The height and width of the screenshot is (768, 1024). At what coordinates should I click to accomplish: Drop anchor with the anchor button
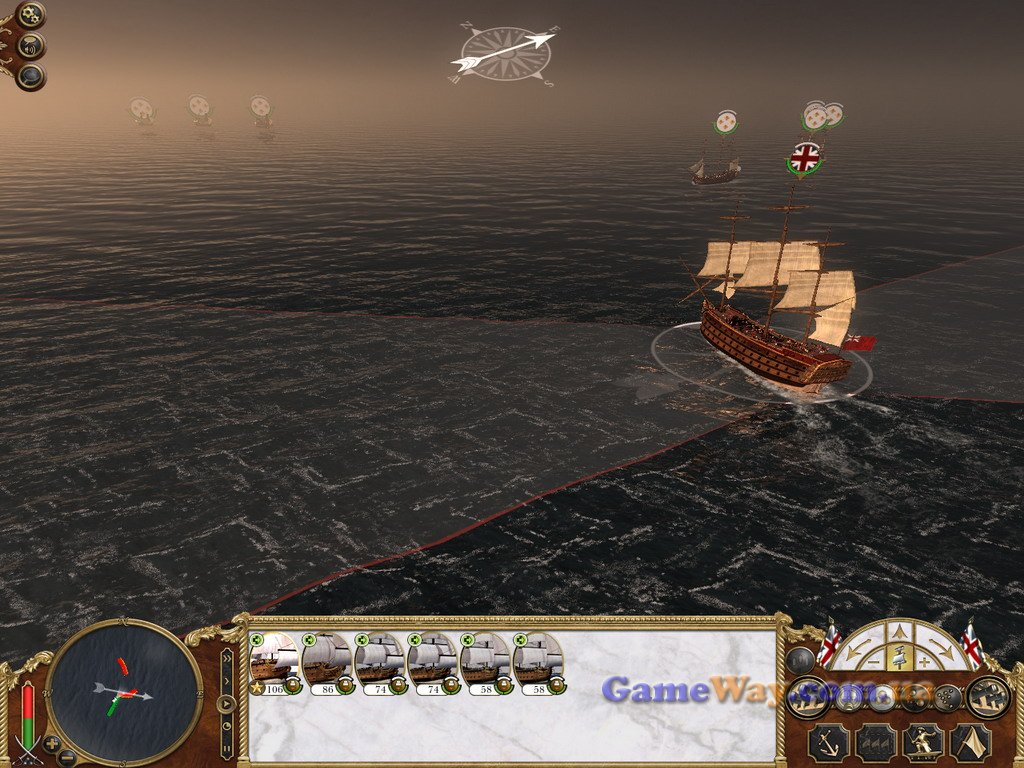pyautogui.click(x=828, y=742)
